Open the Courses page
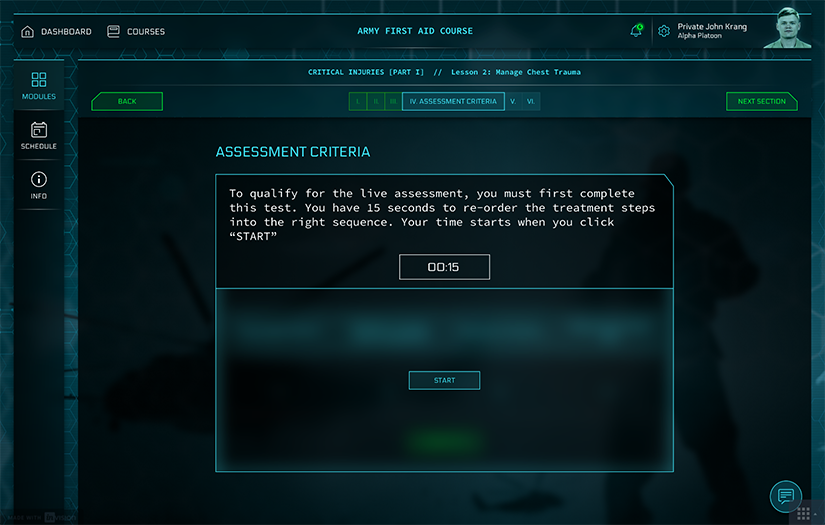 click(136, 31)
